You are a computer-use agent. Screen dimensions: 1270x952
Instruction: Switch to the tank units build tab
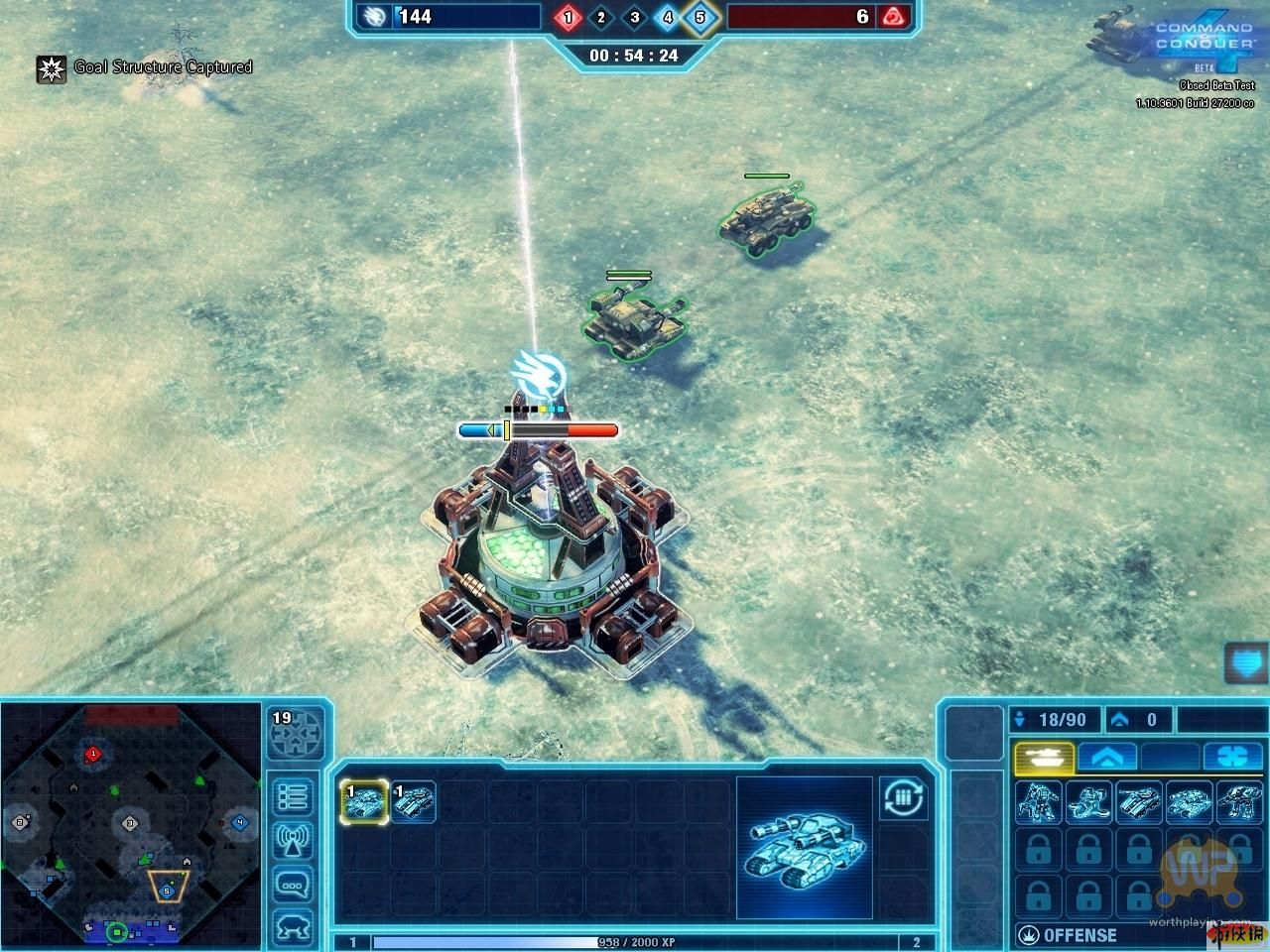tap(1044, 759)
